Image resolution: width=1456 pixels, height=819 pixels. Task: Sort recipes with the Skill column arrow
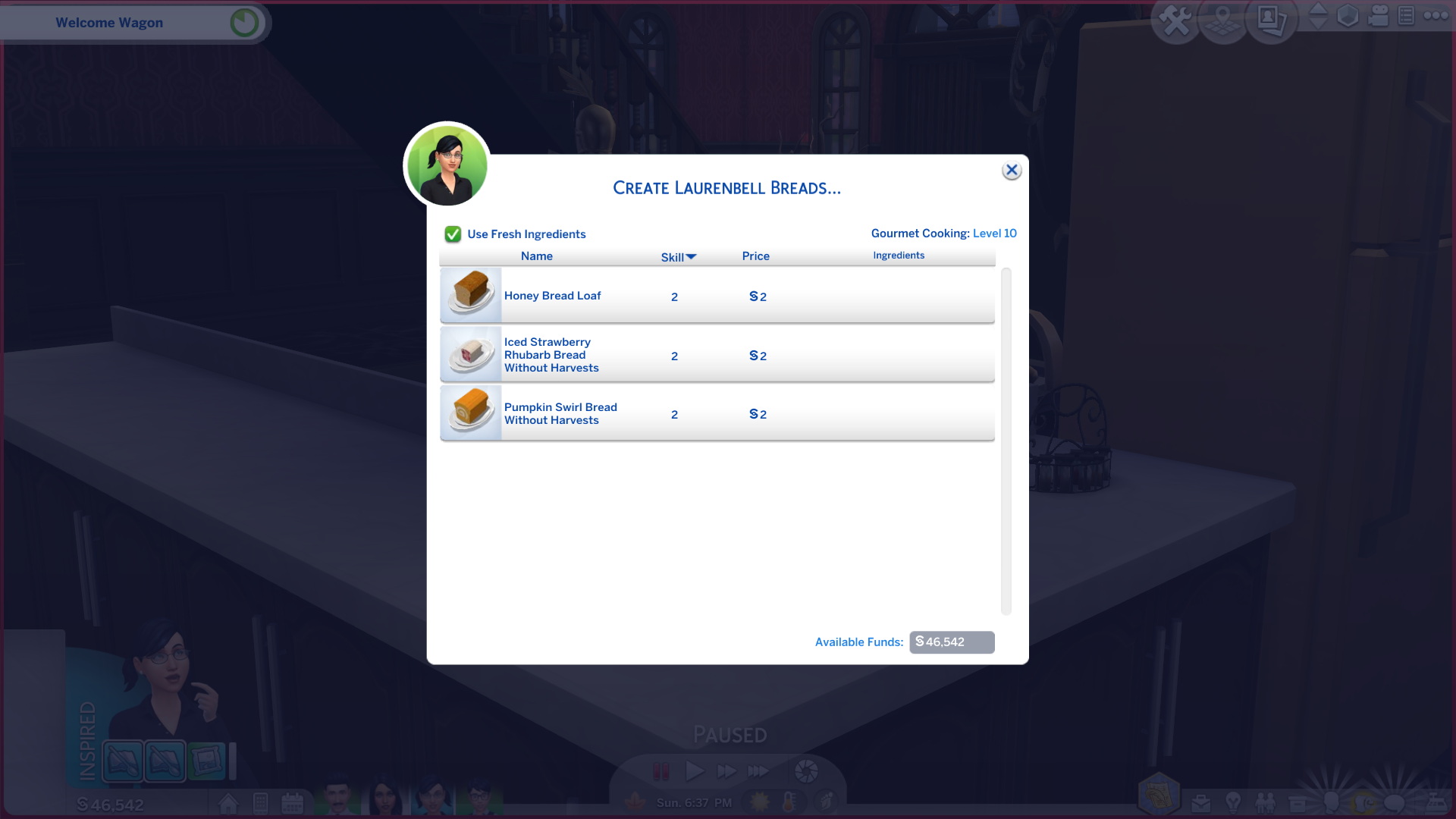pos(691,256)
